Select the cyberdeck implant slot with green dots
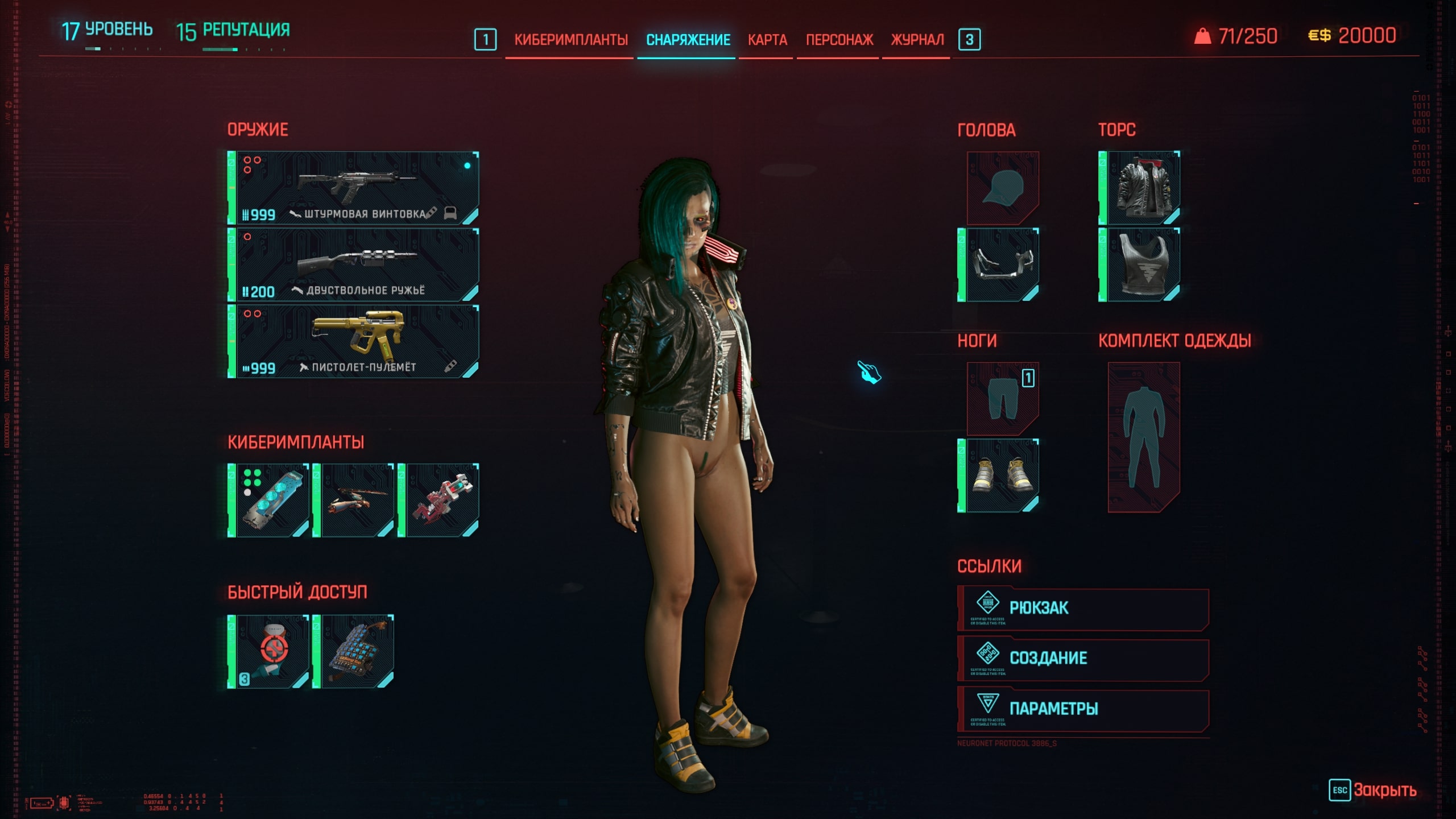 [269, 500]
